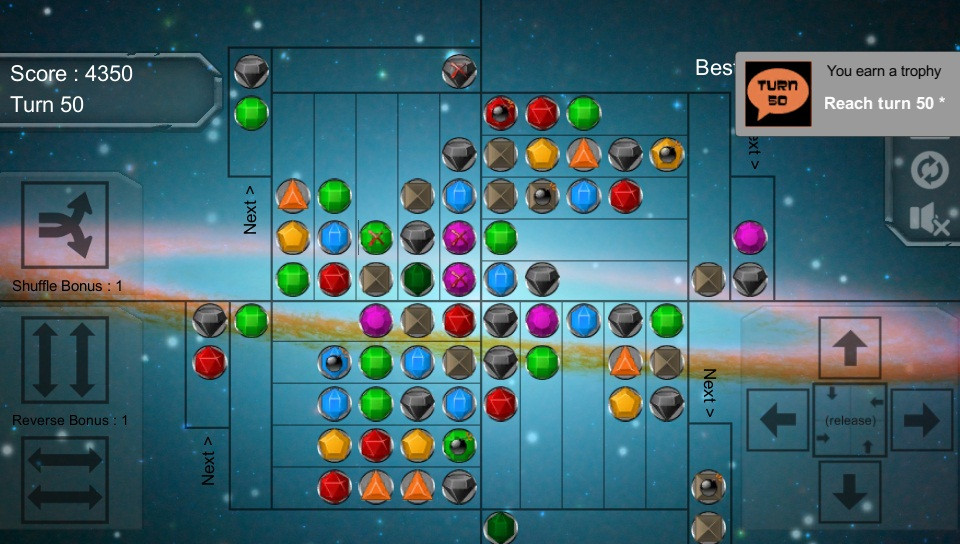This screenshot has width=960, height=544.
Task: Open the Reach turn 50 trophy notification
Action: [847, 94]
